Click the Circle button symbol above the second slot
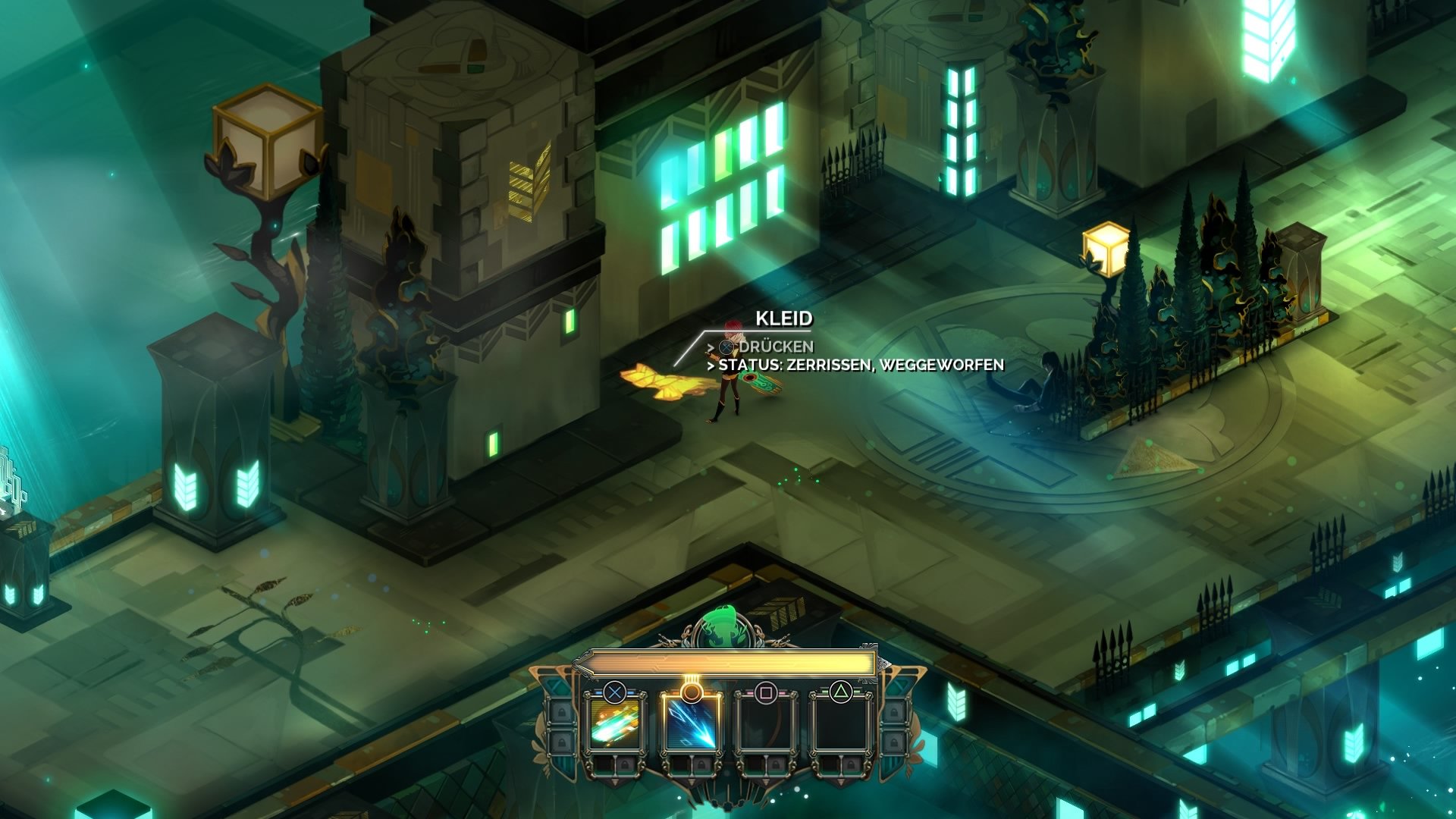This screenshot has height=819, width=1456. tap(691, 692)
